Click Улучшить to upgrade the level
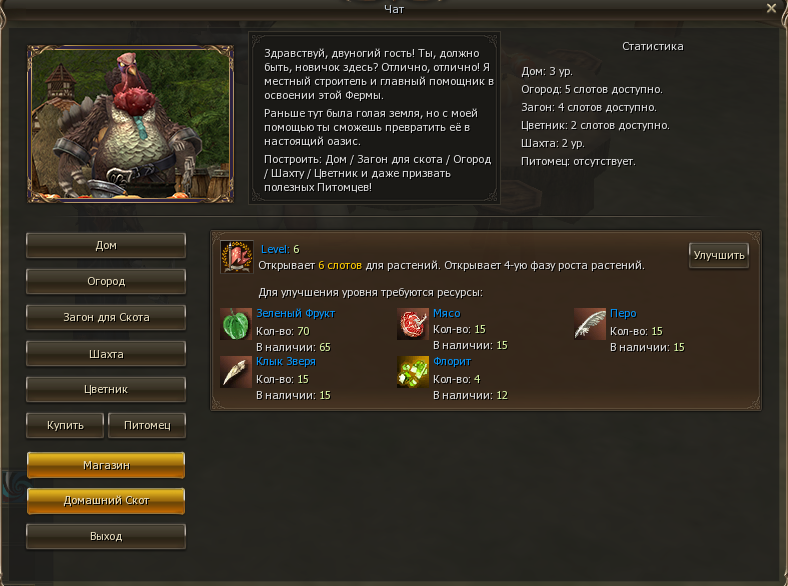This screenshot has height=586, width=788. coord(719,256)
